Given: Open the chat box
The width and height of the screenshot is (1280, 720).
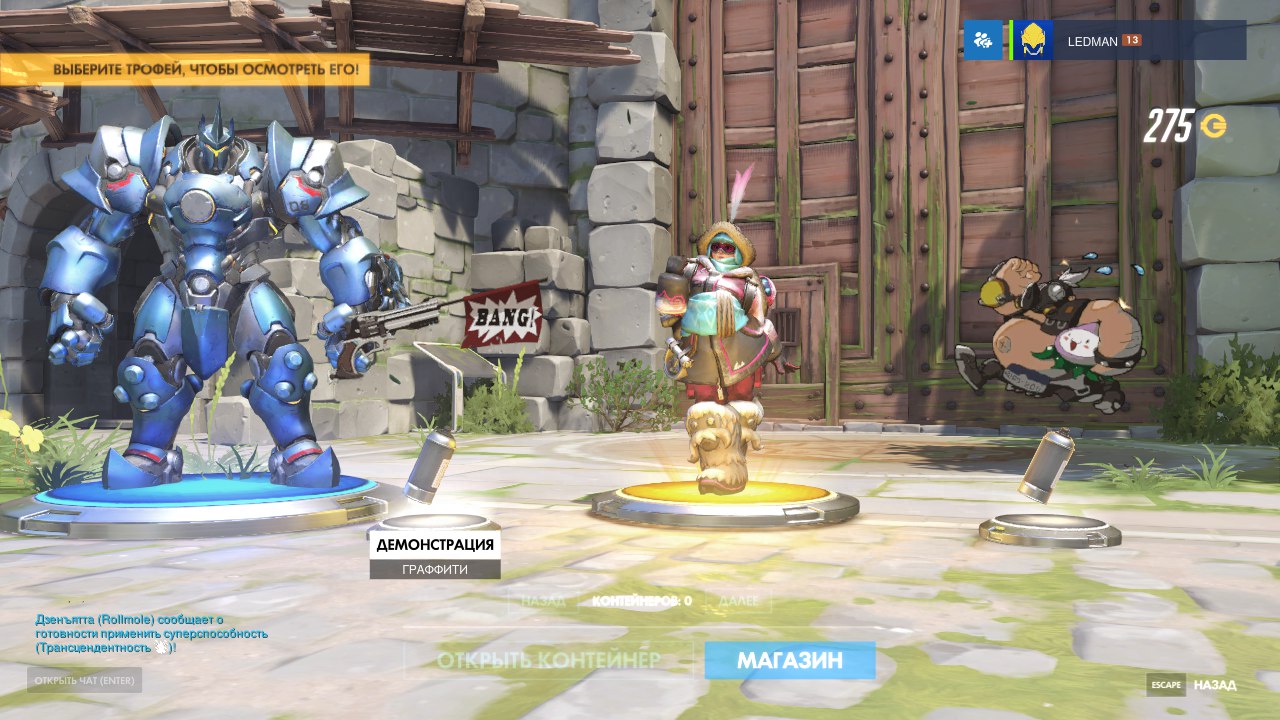Looking at the screenshot, I should click(x=84, y=681).
